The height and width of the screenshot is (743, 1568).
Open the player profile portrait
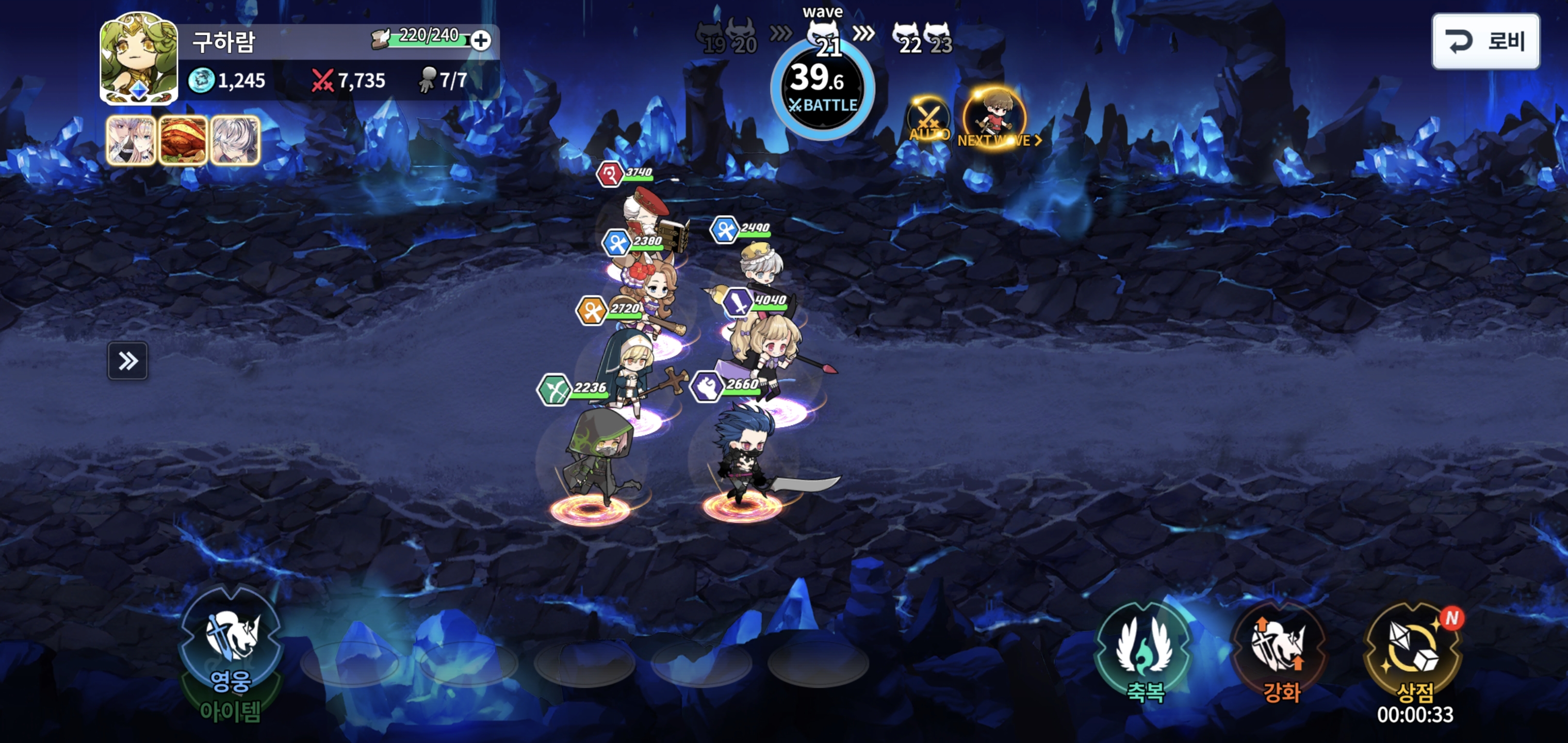pos(139,58)
